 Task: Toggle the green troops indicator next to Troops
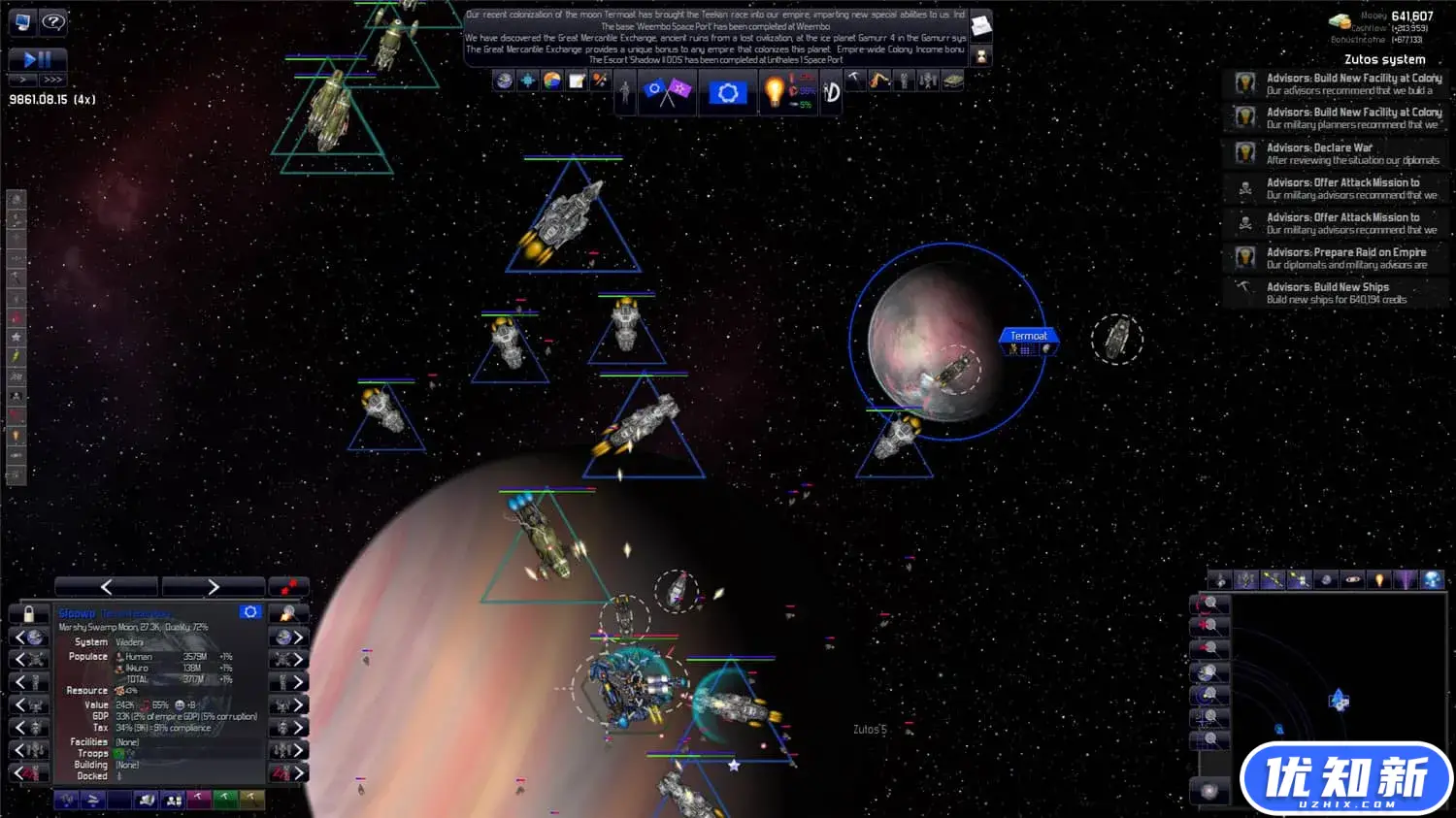pos(116,754)
